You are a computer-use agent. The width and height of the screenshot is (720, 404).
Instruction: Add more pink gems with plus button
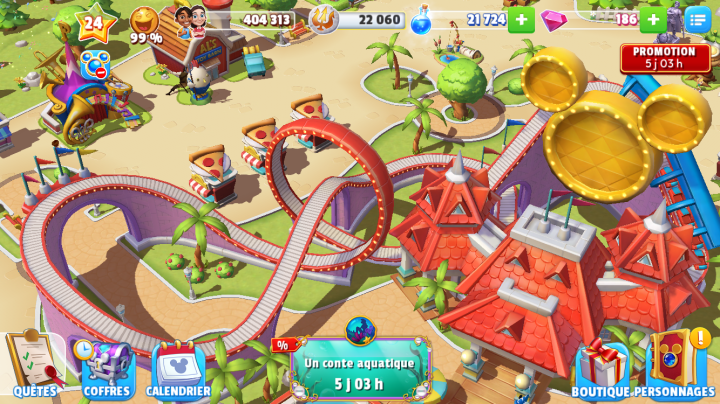coord(652,19)
